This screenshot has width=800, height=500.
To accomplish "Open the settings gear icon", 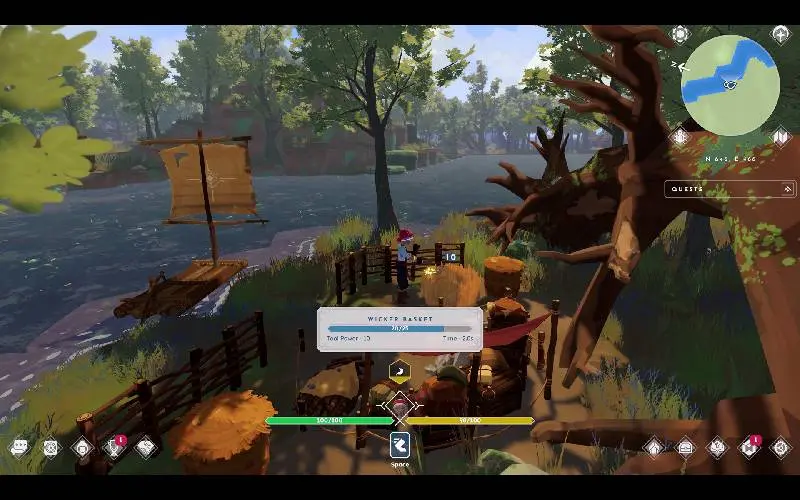I will point(781,447).
